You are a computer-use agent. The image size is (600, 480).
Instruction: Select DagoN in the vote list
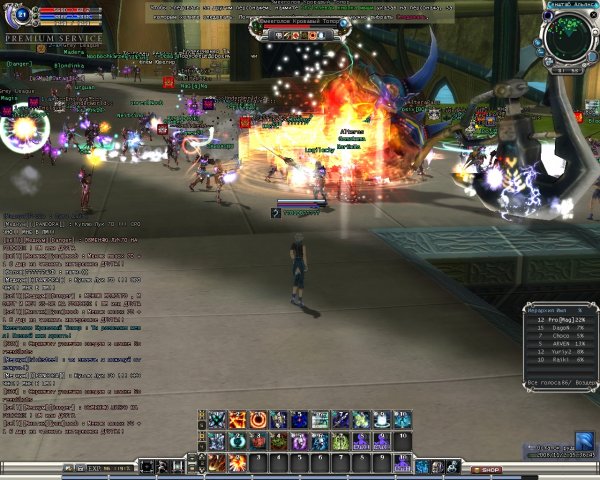tap(562, 327)
